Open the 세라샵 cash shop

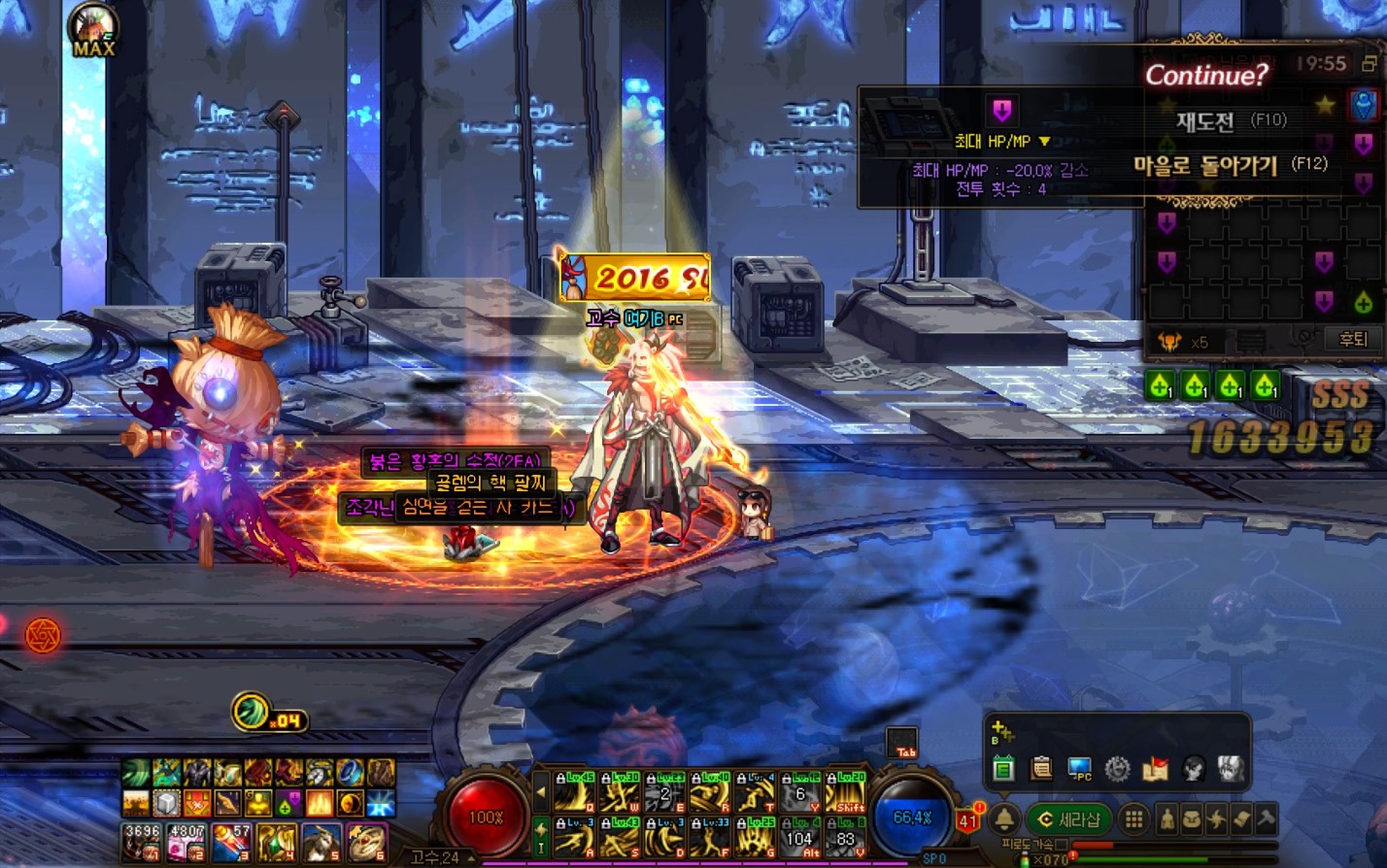(1068, 819)
